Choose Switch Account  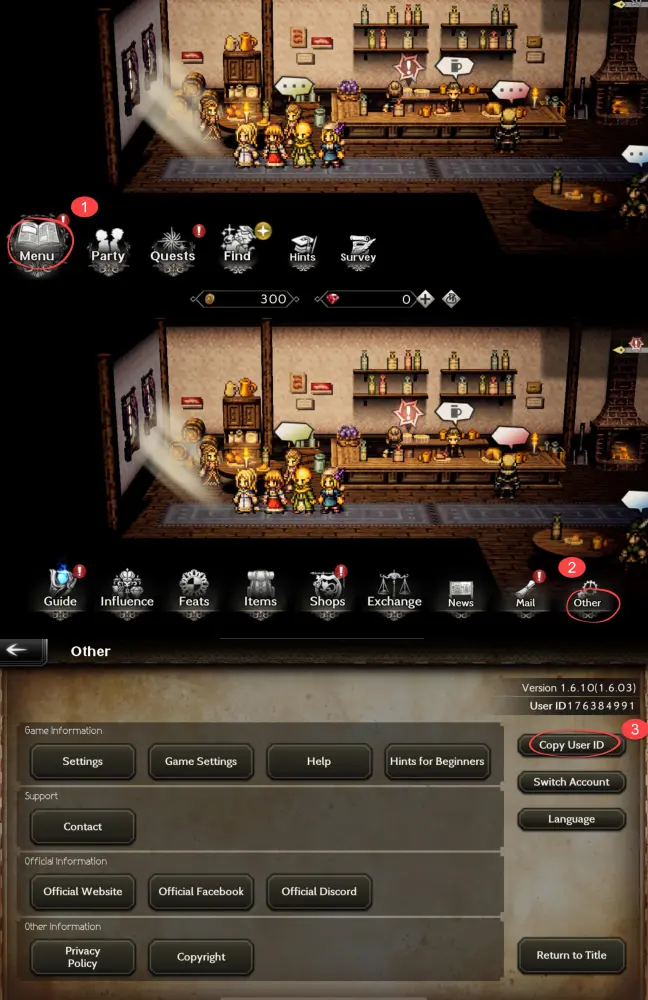click(x=571, y=782)
